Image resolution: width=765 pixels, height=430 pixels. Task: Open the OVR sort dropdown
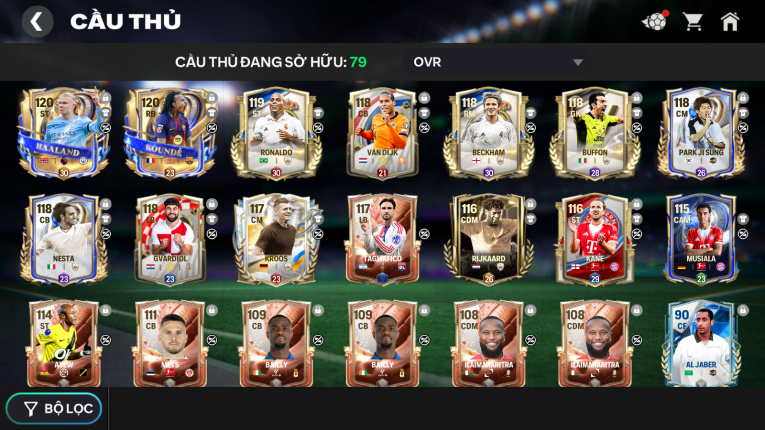point(497,62)
